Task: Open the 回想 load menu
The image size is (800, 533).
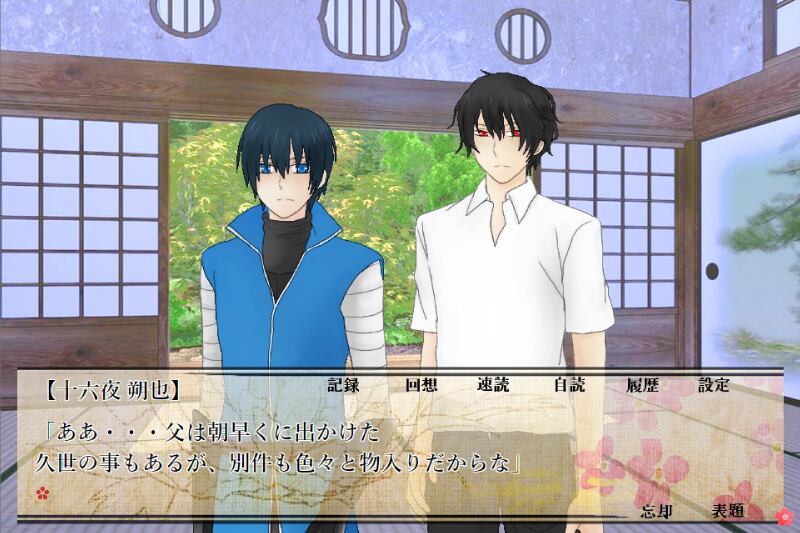Action: 420,385
